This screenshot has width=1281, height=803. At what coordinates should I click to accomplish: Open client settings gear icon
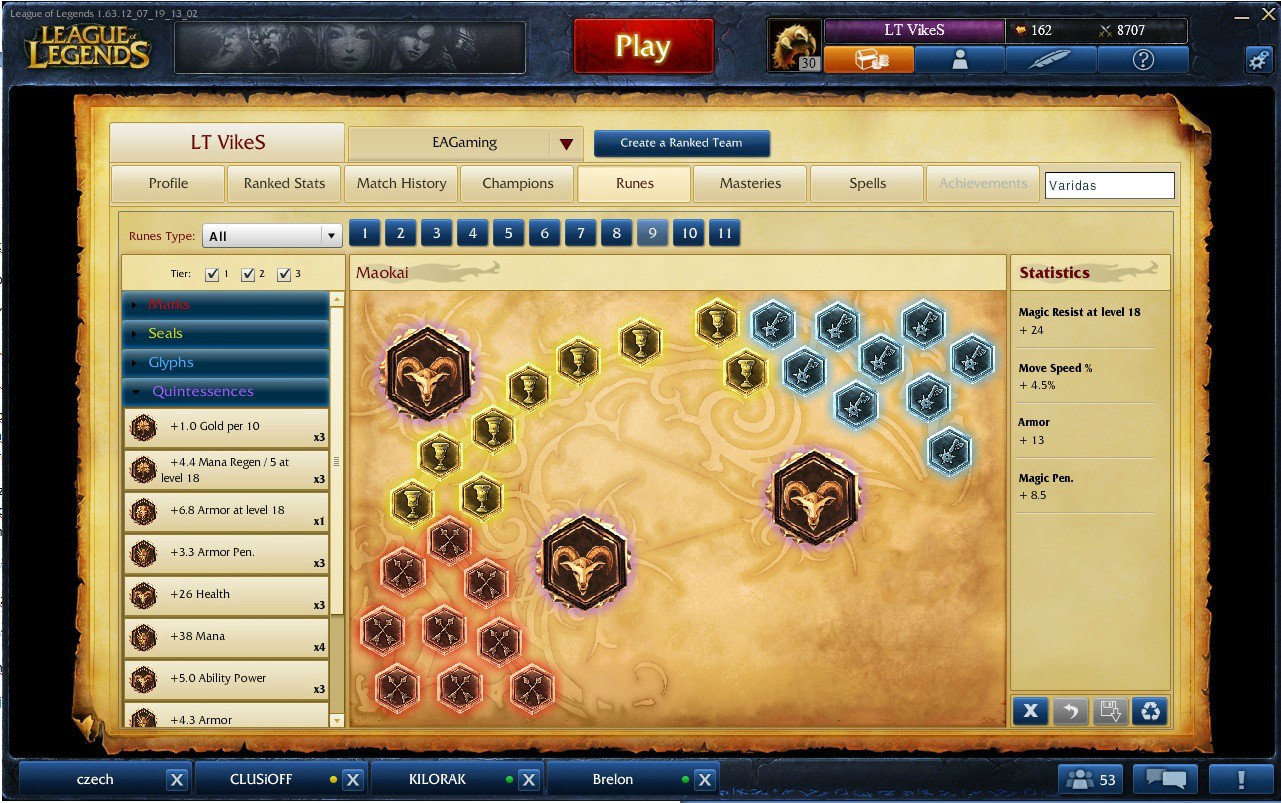tap(1258, 59)
